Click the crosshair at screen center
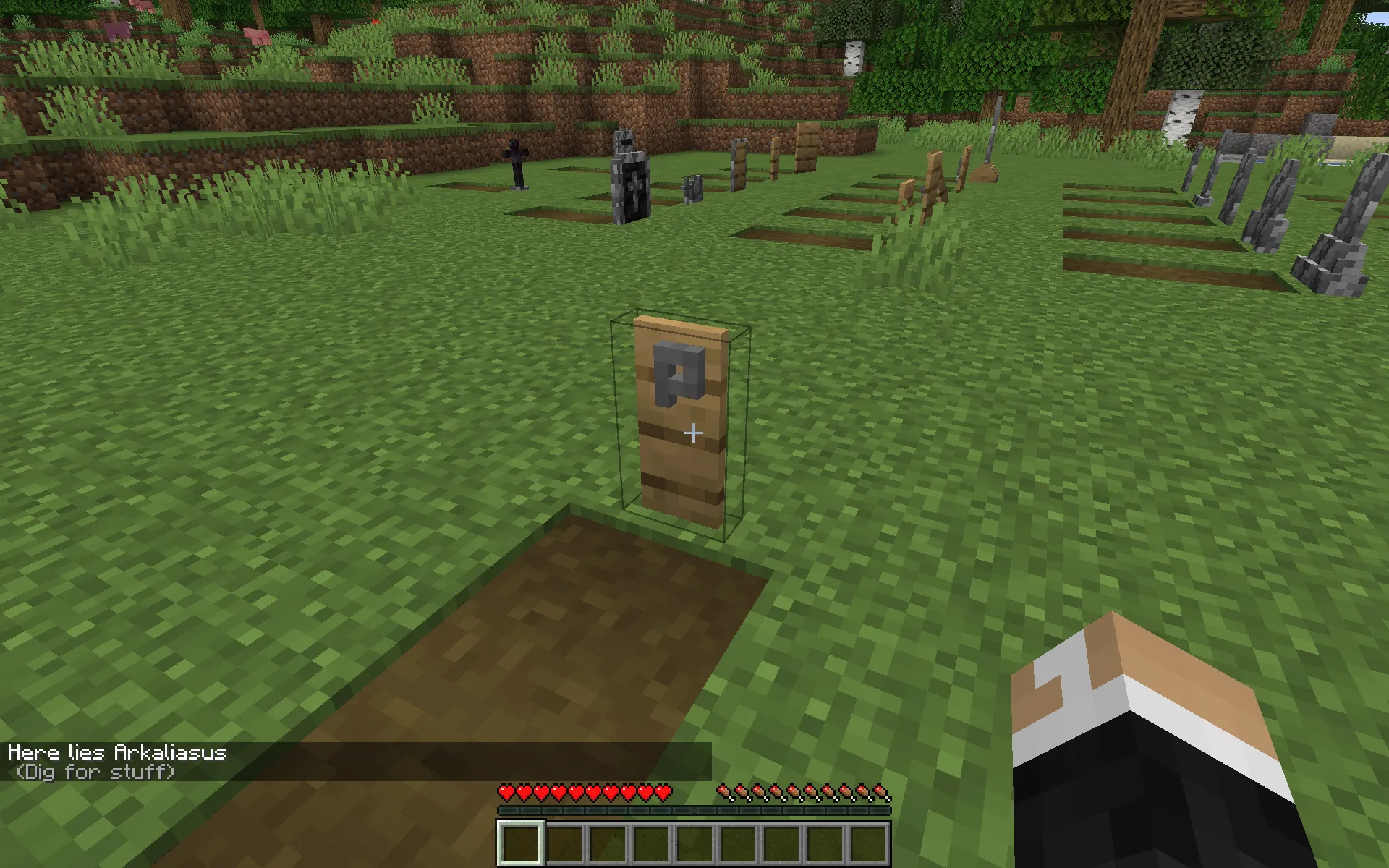Screen dimensions: 1389x868 pyautogui.click(x=694, y=433)
